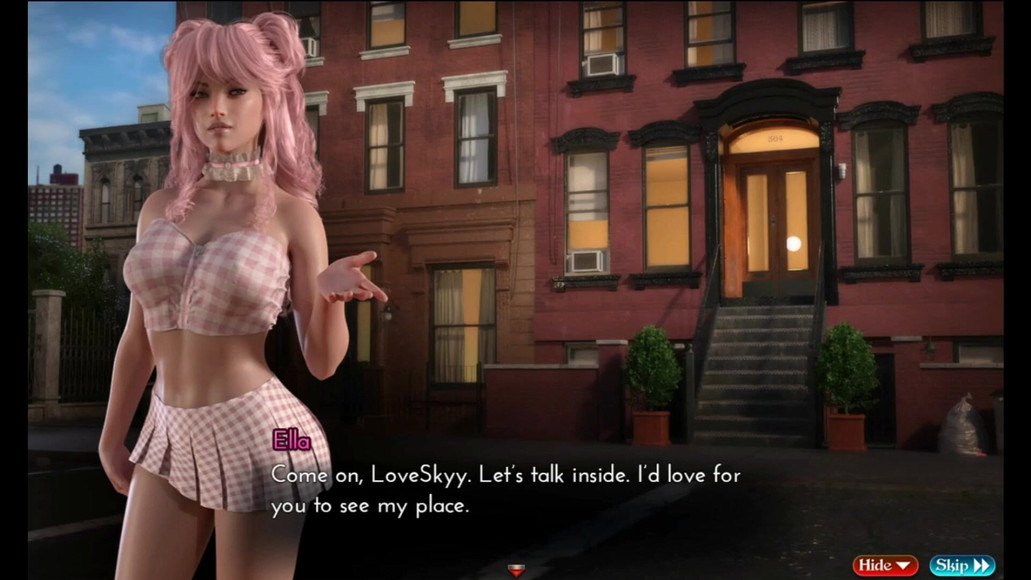Skip the dialogue using the Skip button
The width and height of the screenshot is (1031, 580).
[x=961, y=566]
